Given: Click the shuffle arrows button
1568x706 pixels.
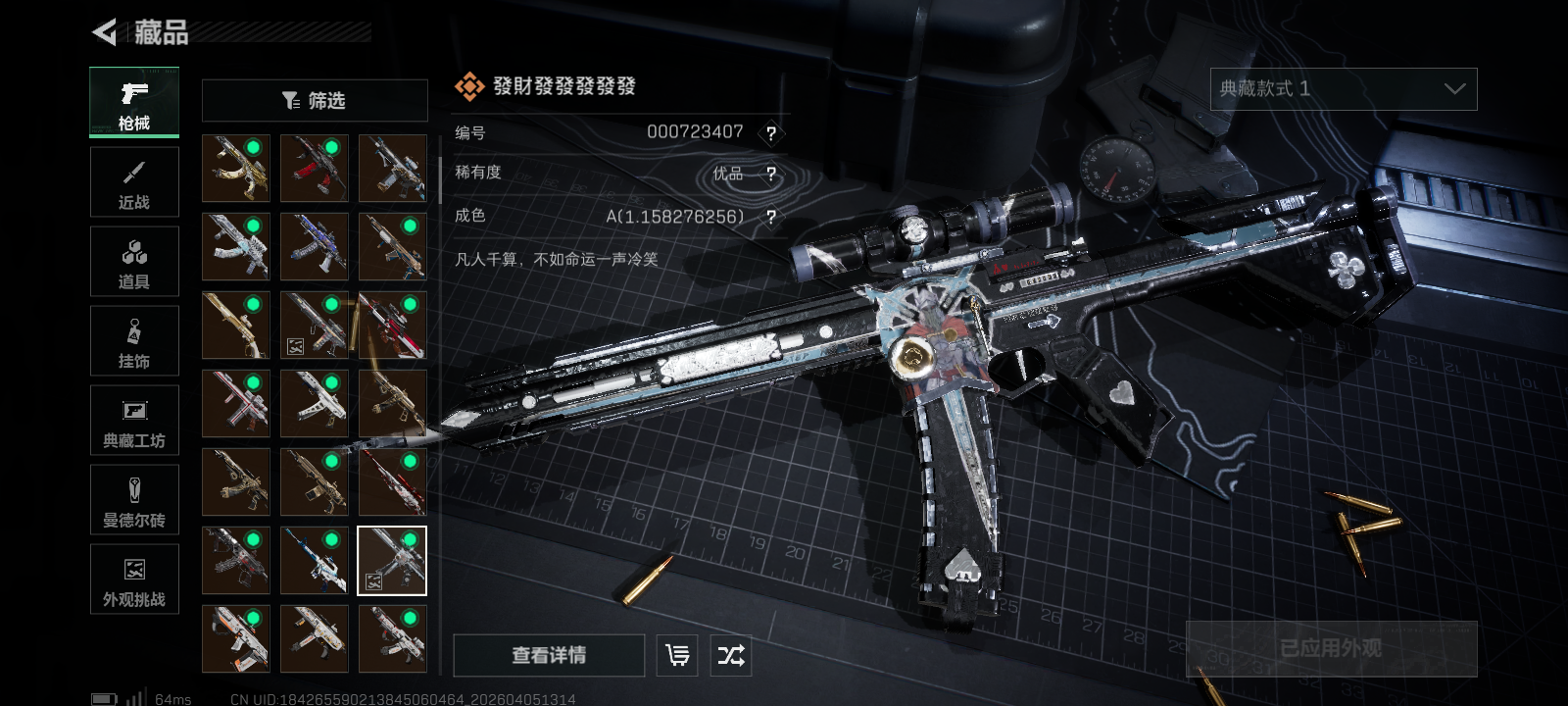Looking at the screenshot, I should point(731,655).
